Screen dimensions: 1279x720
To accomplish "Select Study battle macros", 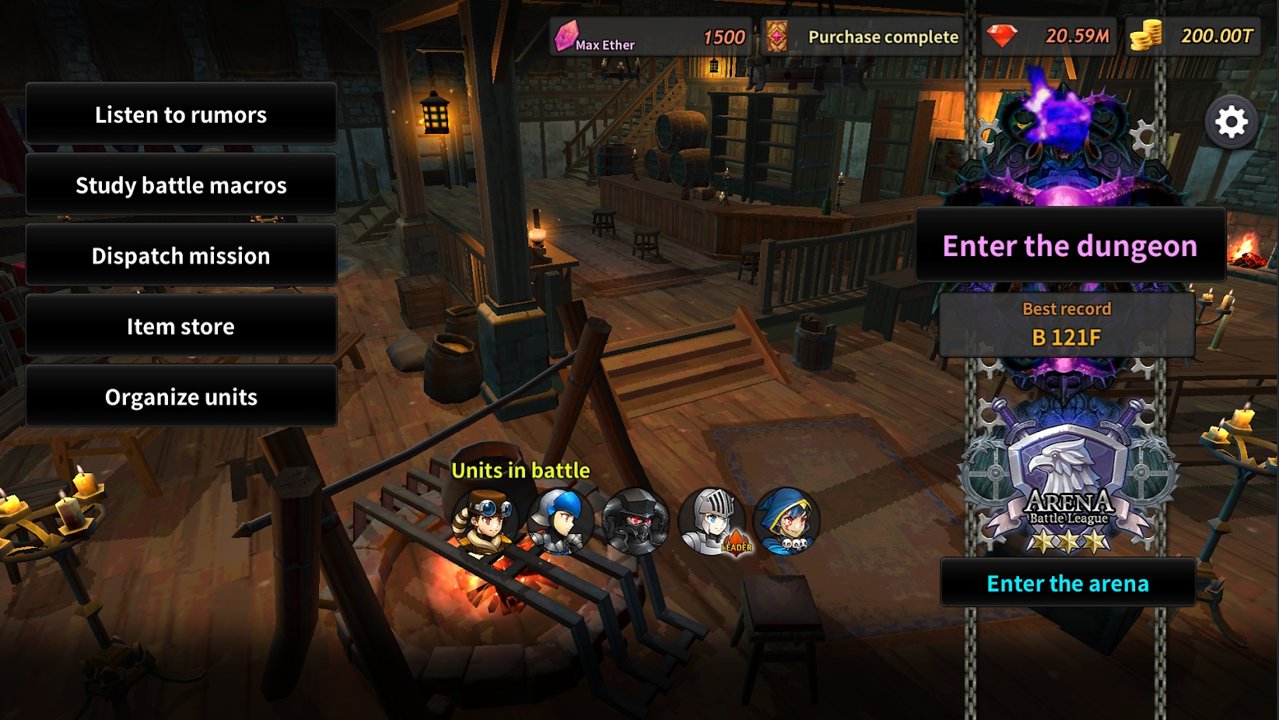I will coord(181,185).
